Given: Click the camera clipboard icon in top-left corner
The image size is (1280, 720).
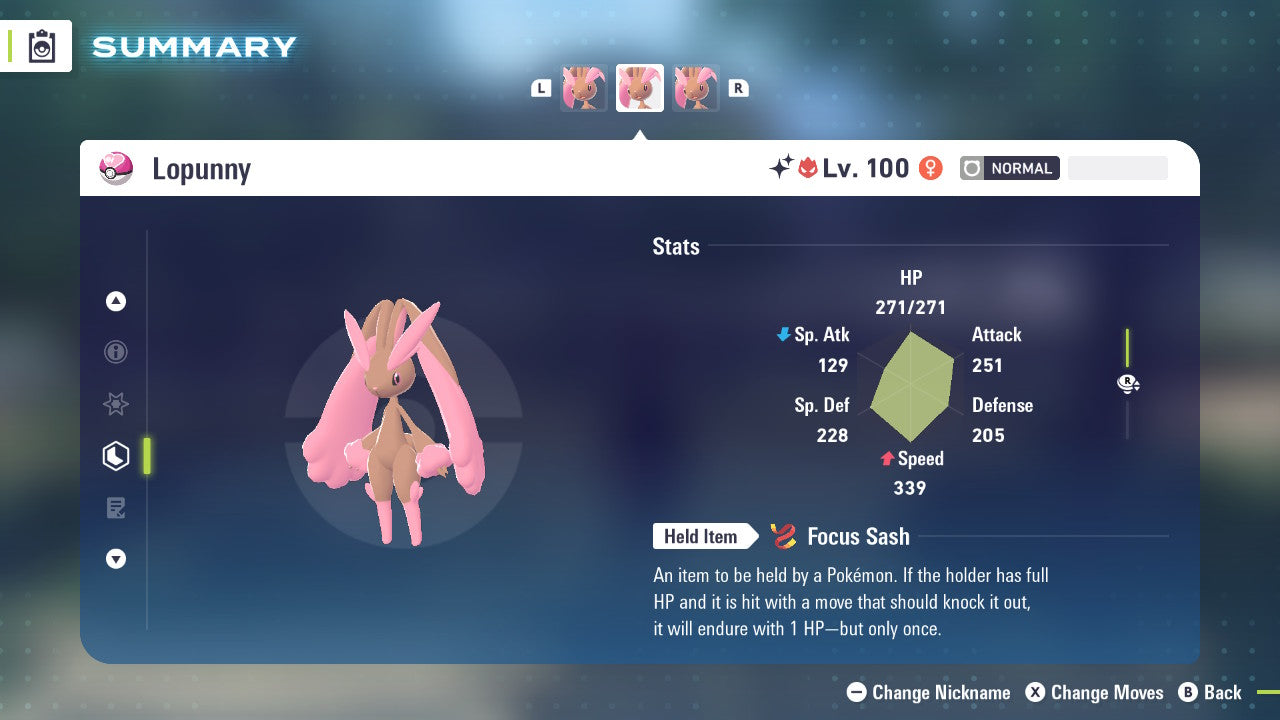Looking at the screenshot, I should point(41,46).
